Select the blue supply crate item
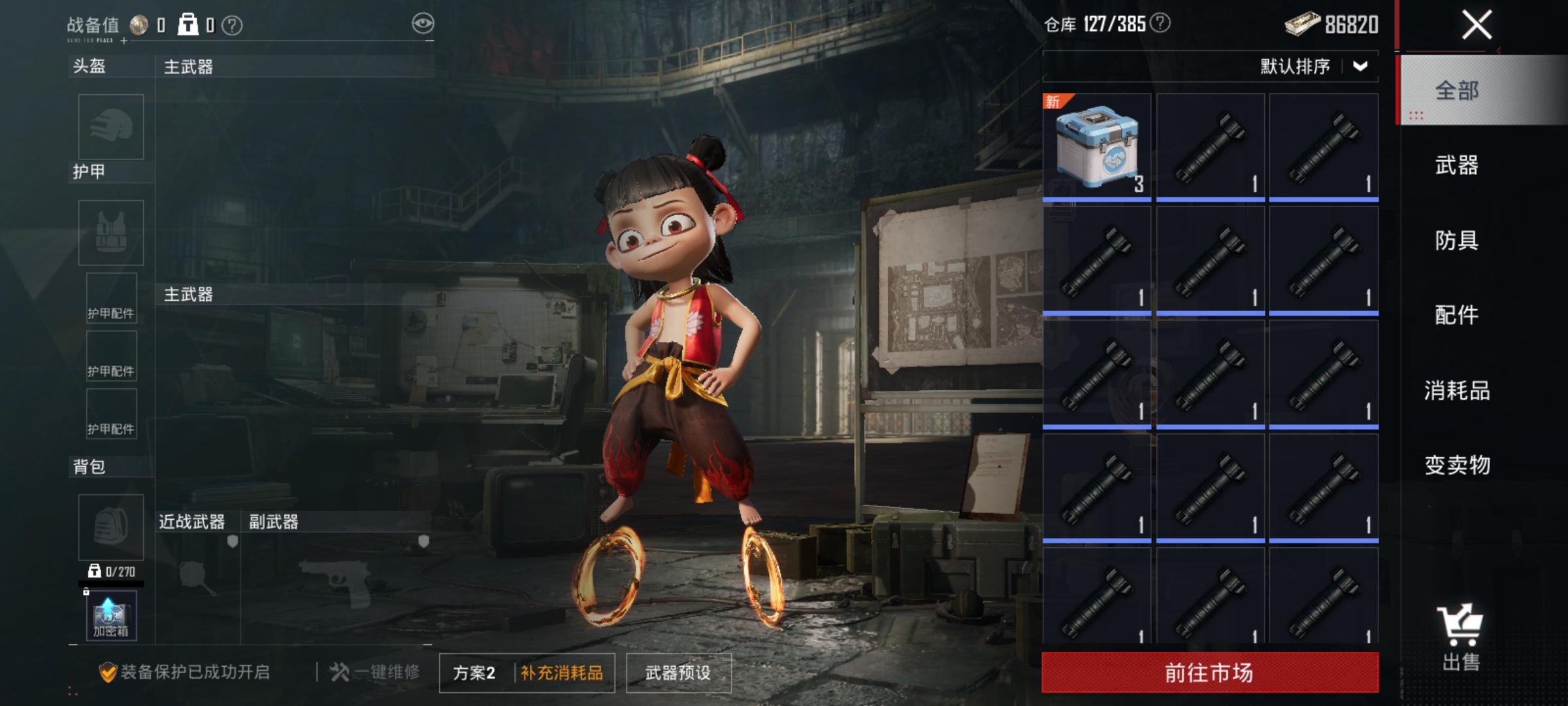The width and height of the screenshot is (1568, 706). [1097, 146]
